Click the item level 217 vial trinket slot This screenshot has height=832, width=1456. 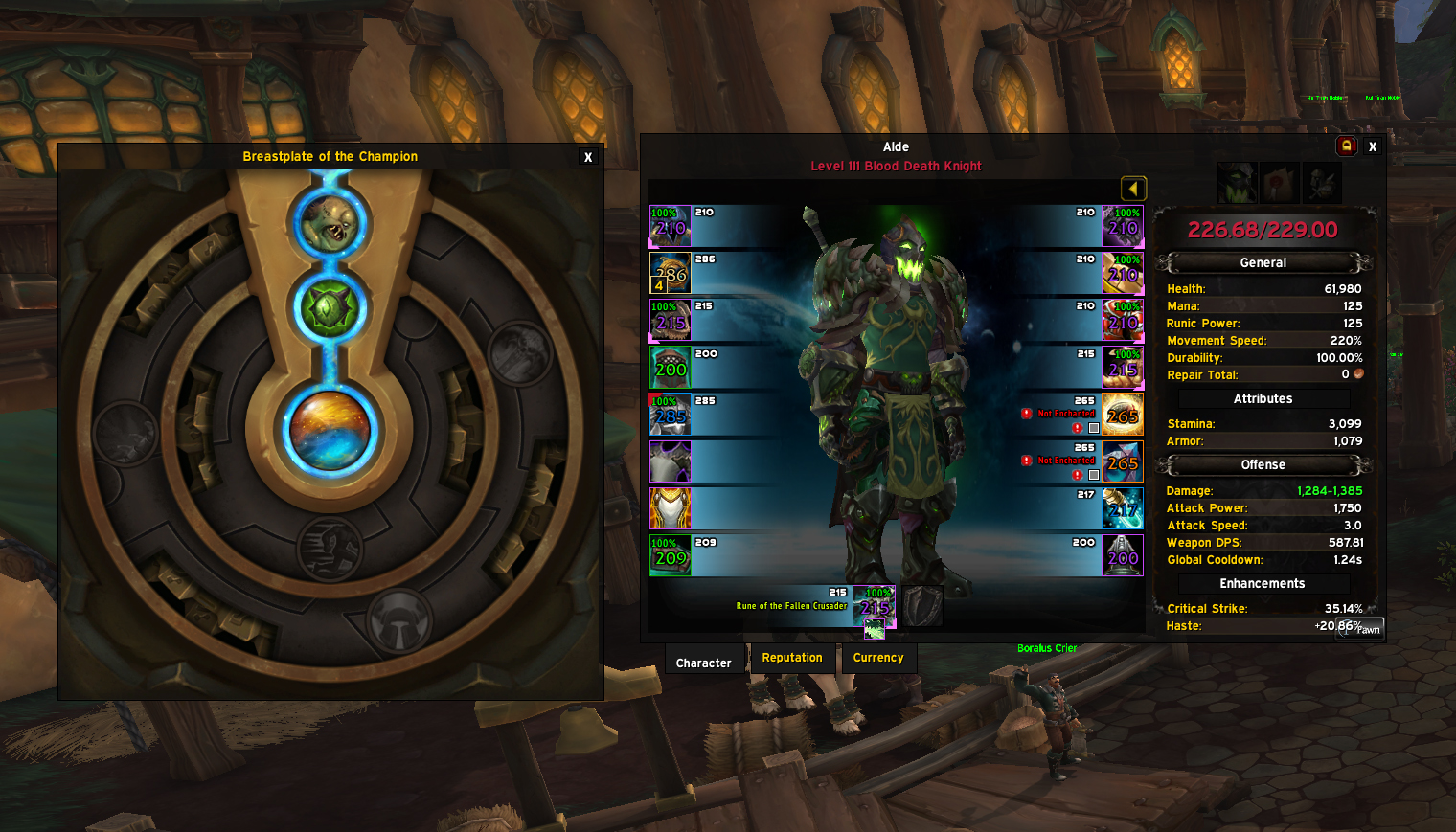[x=1123, y=509]
